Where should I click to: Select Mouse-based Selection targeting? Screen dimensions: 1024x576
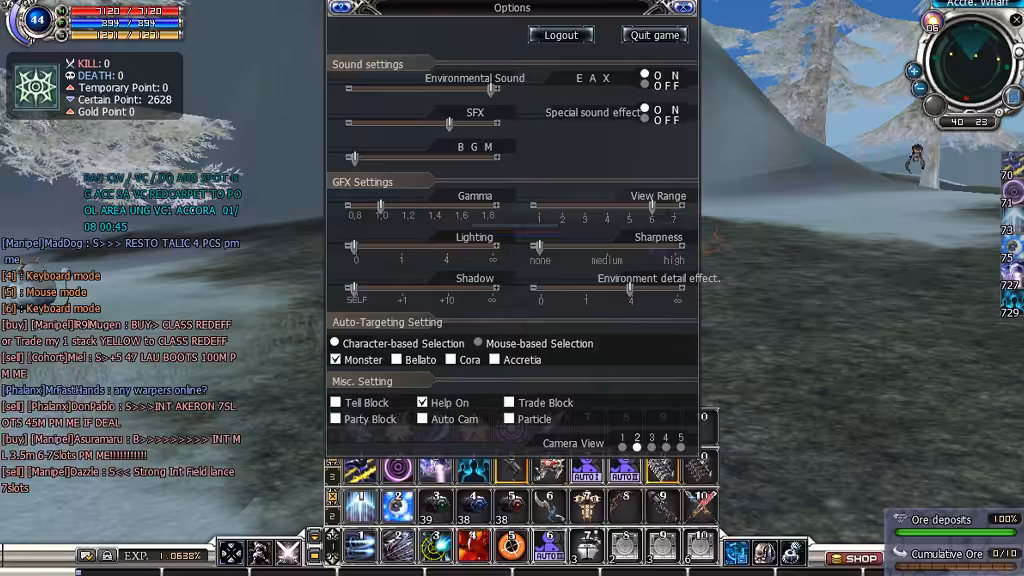point(478,343)
